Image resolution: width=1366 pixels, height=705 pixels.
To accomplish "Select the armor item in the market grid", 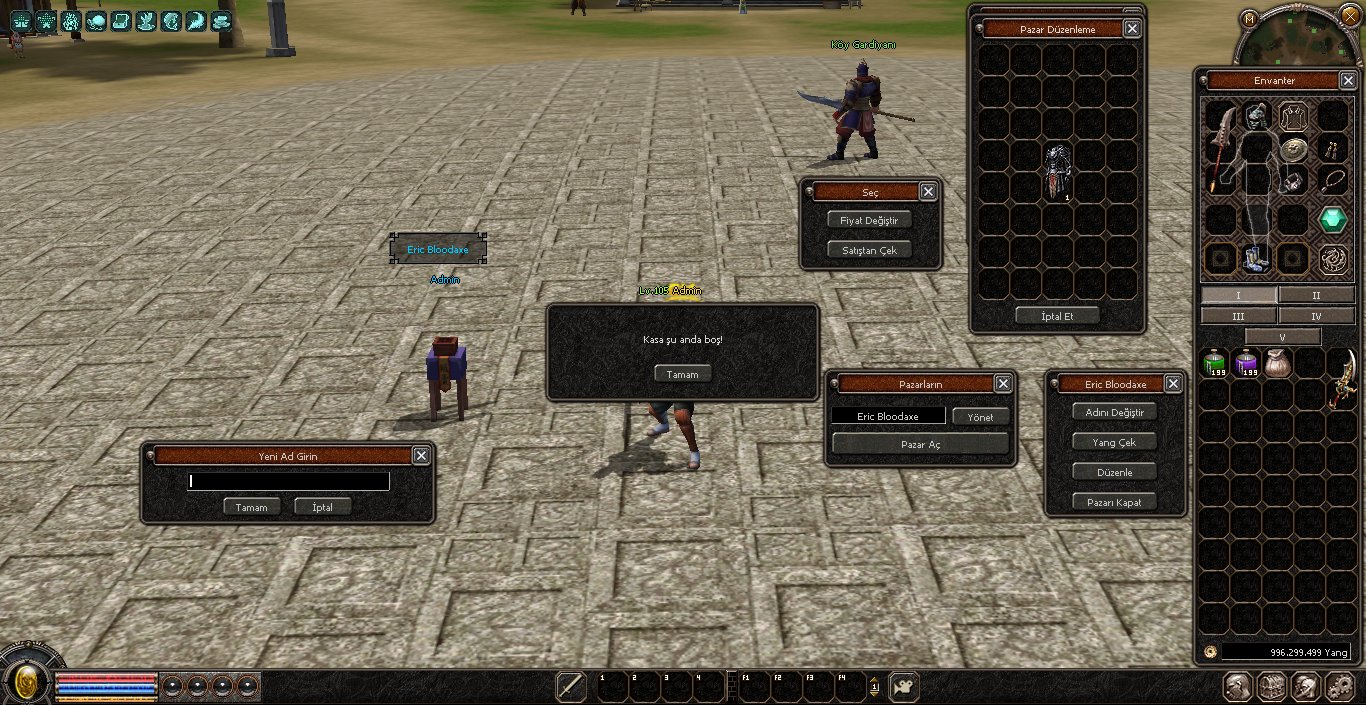I will [x=1058, y=170].
